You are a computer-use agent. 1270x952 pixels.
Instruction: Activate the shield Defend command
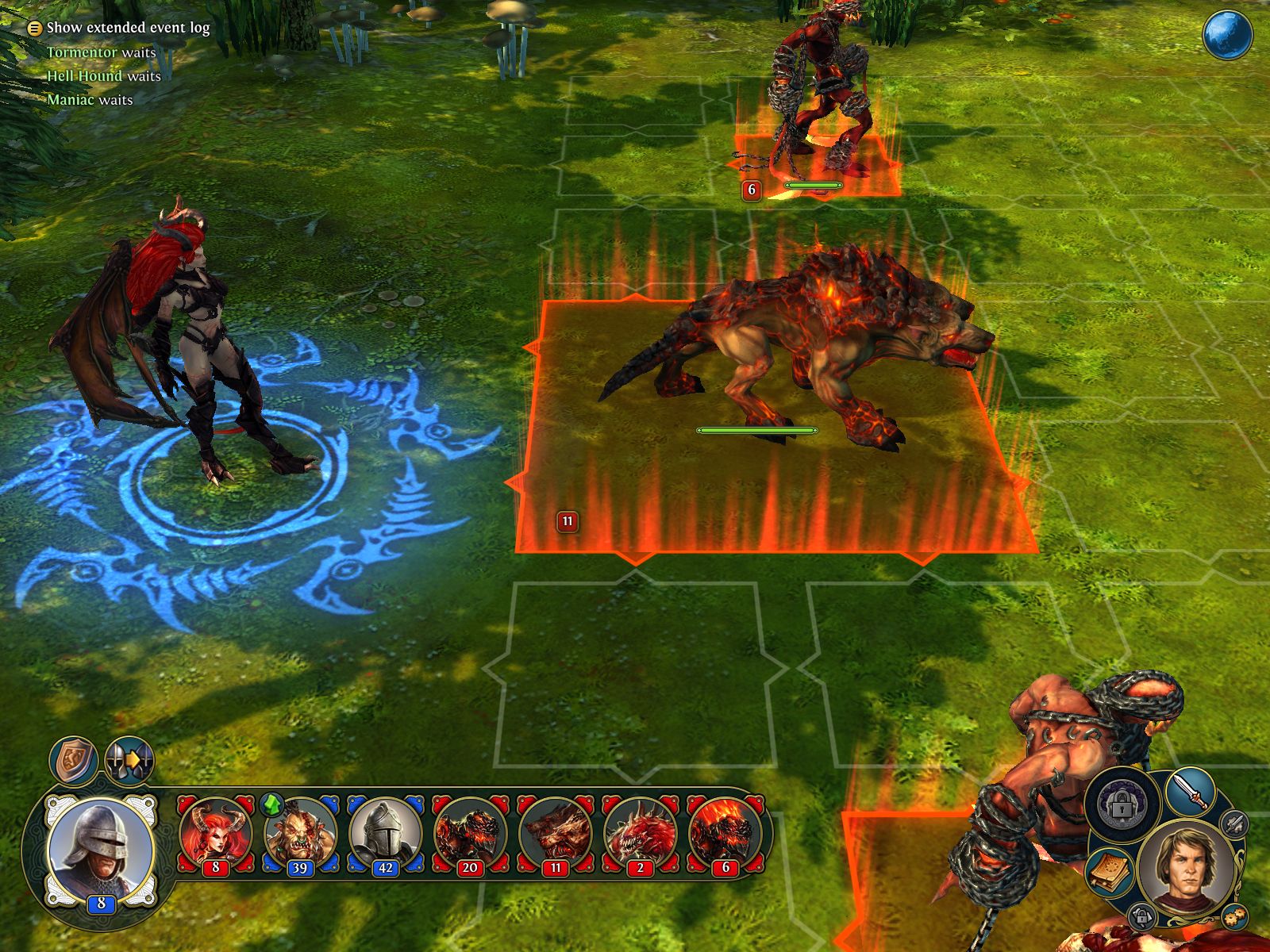pyautogui.click(x=74, y=760)
